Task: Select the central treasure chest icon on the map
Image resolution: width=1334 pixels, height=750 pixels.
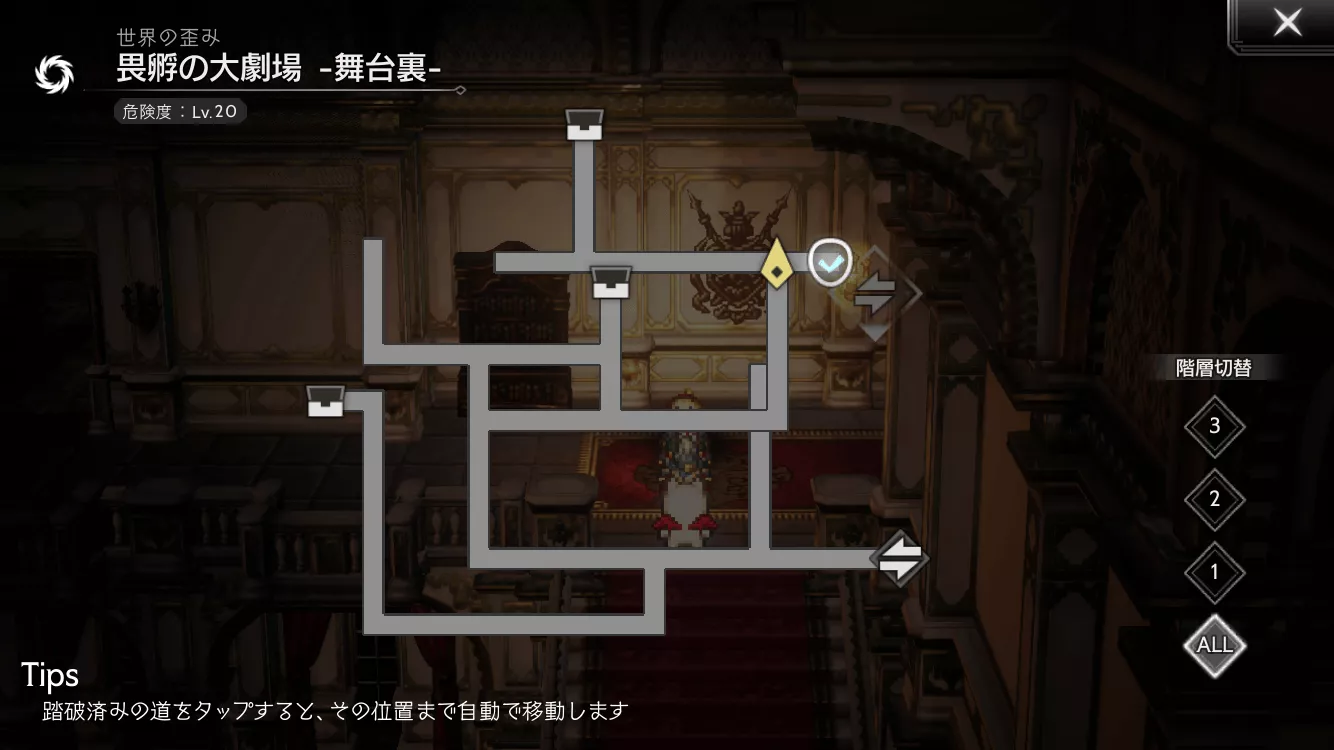Action: 610,282
